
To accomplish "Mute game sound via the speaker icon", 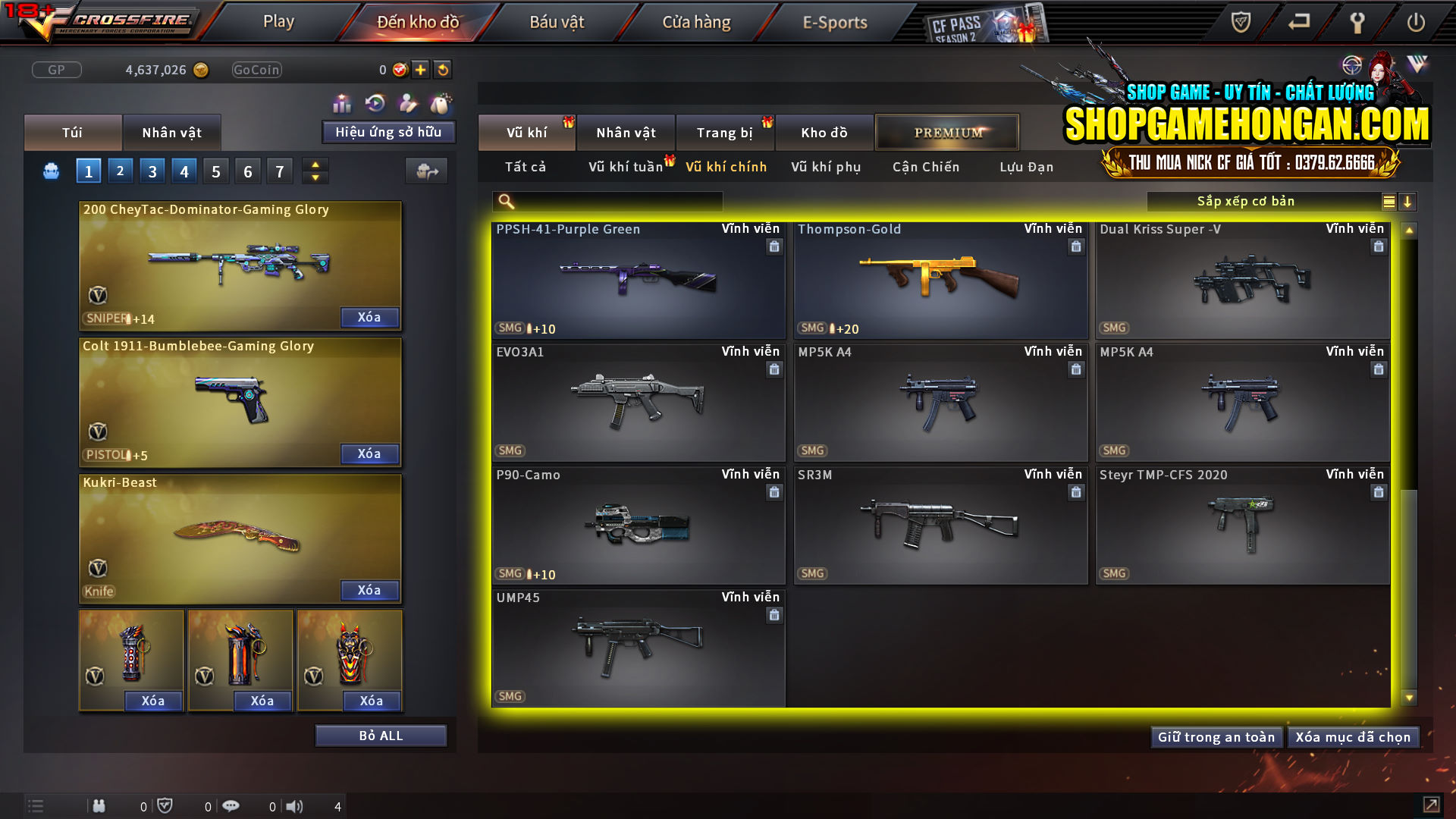I will 295,806.
